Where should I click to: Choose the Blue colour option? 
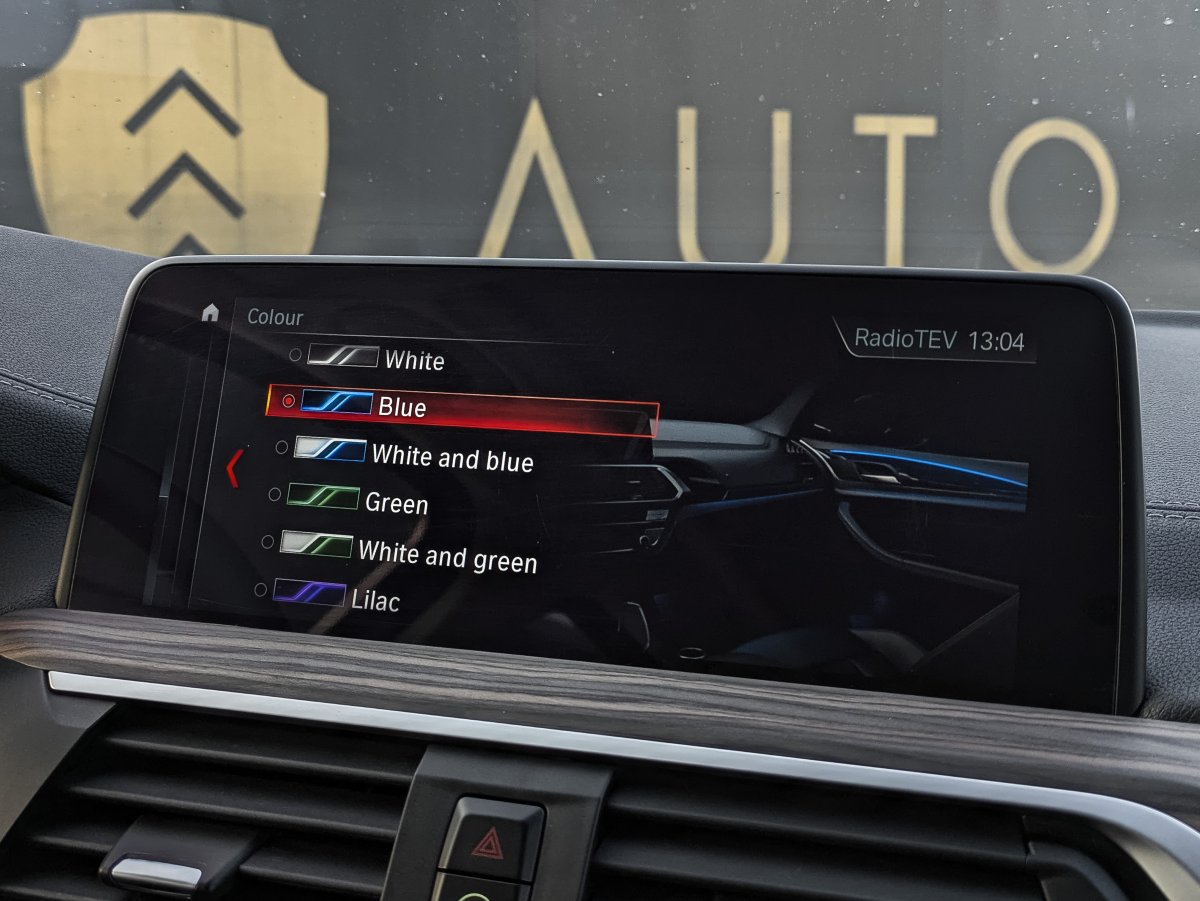(401, 407)
